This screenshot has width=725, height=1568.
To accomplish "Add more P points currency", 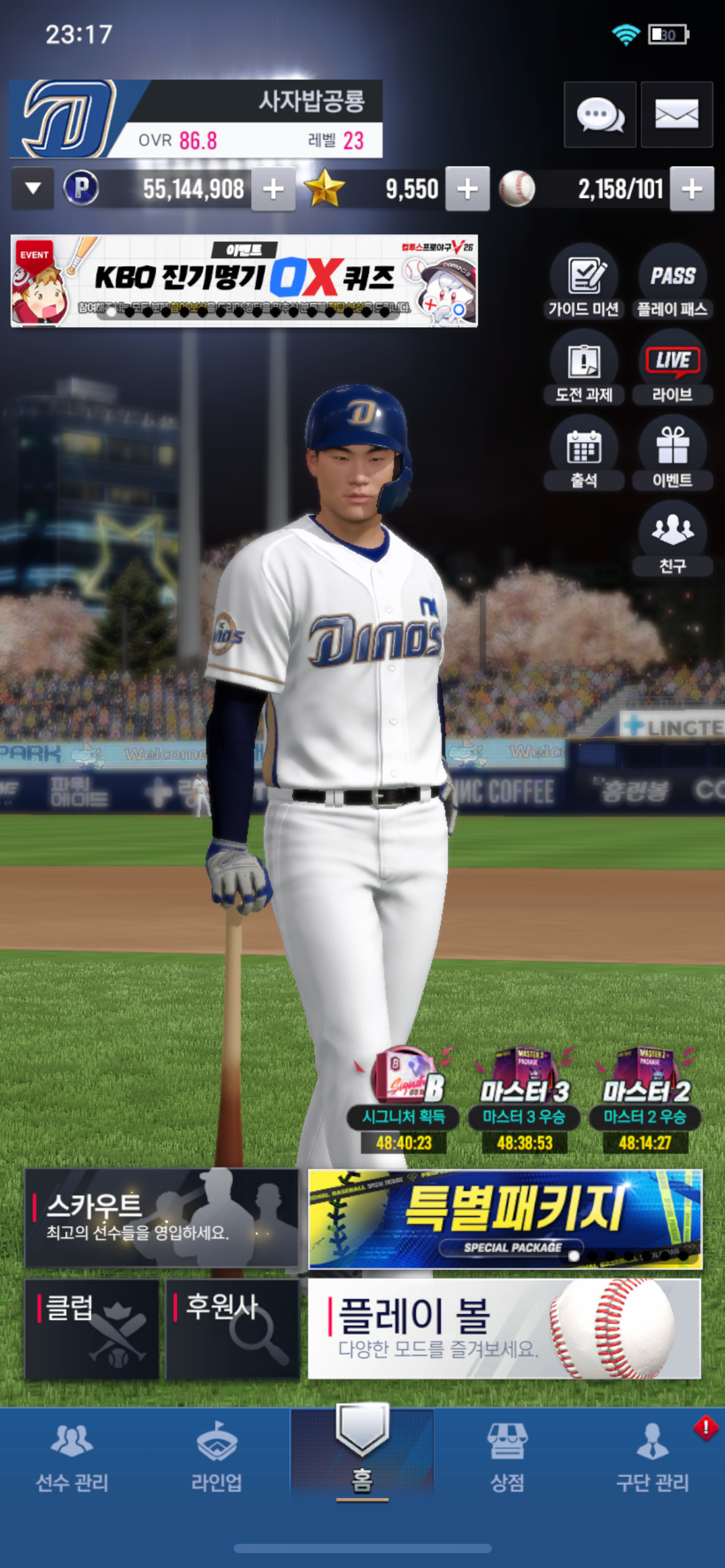I will [273, 189].
